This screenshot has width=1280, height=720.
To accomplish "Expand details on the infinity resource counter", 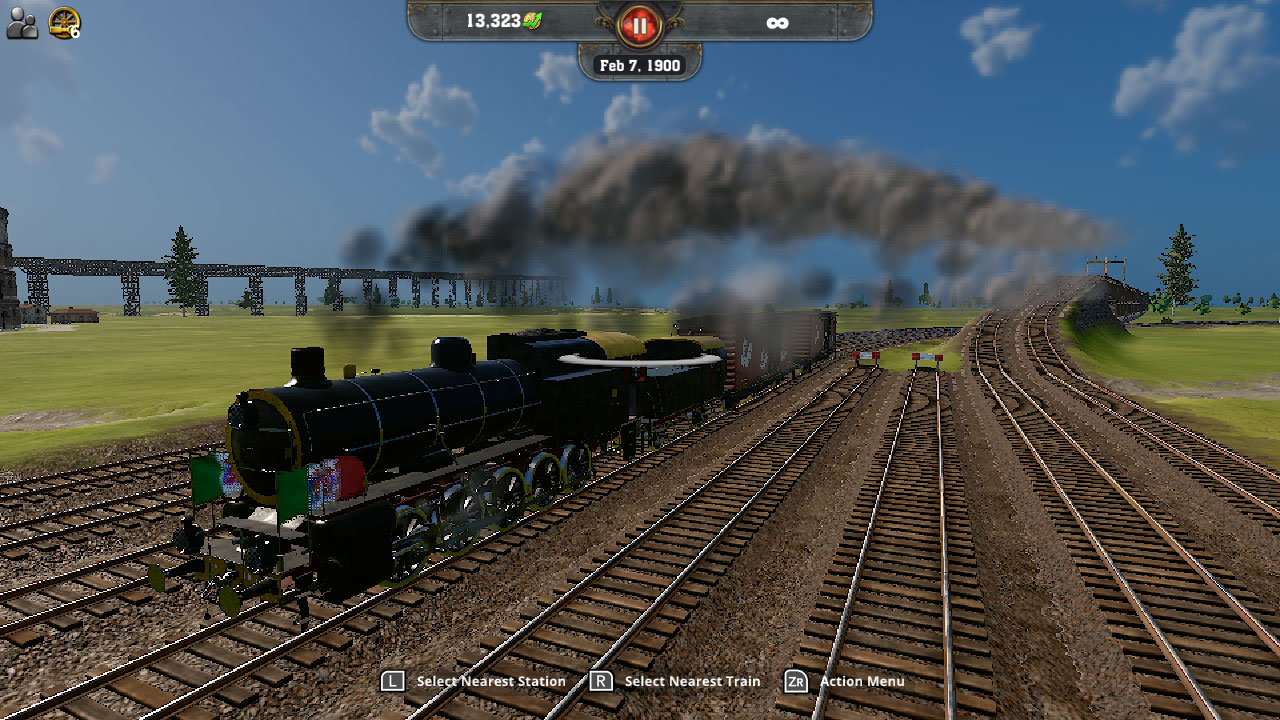I will click(780, 21).
